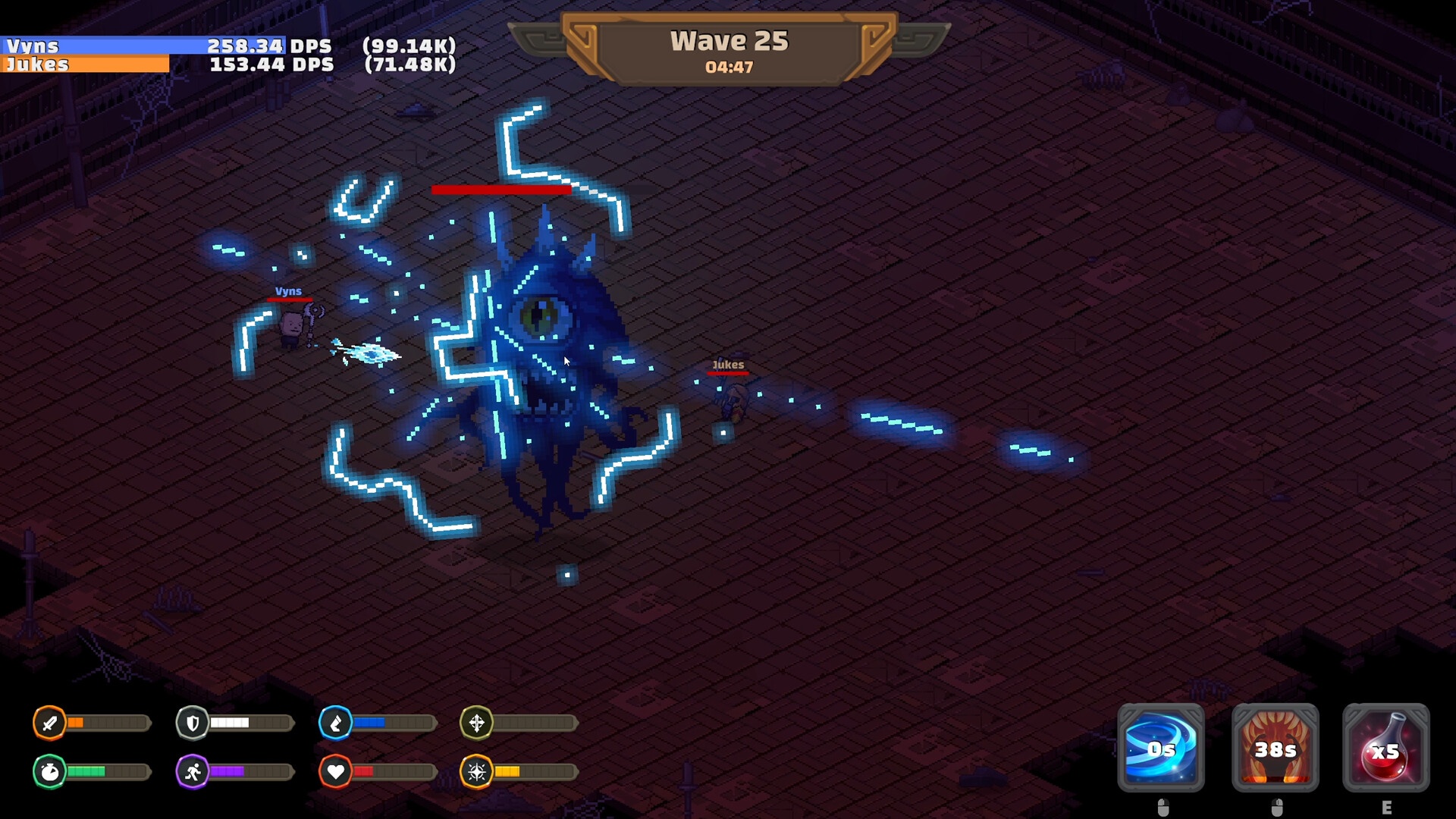Screen dimensions: 1456x819
Task: Choose the blue armored boot stat icon
Action: point(335,723)
